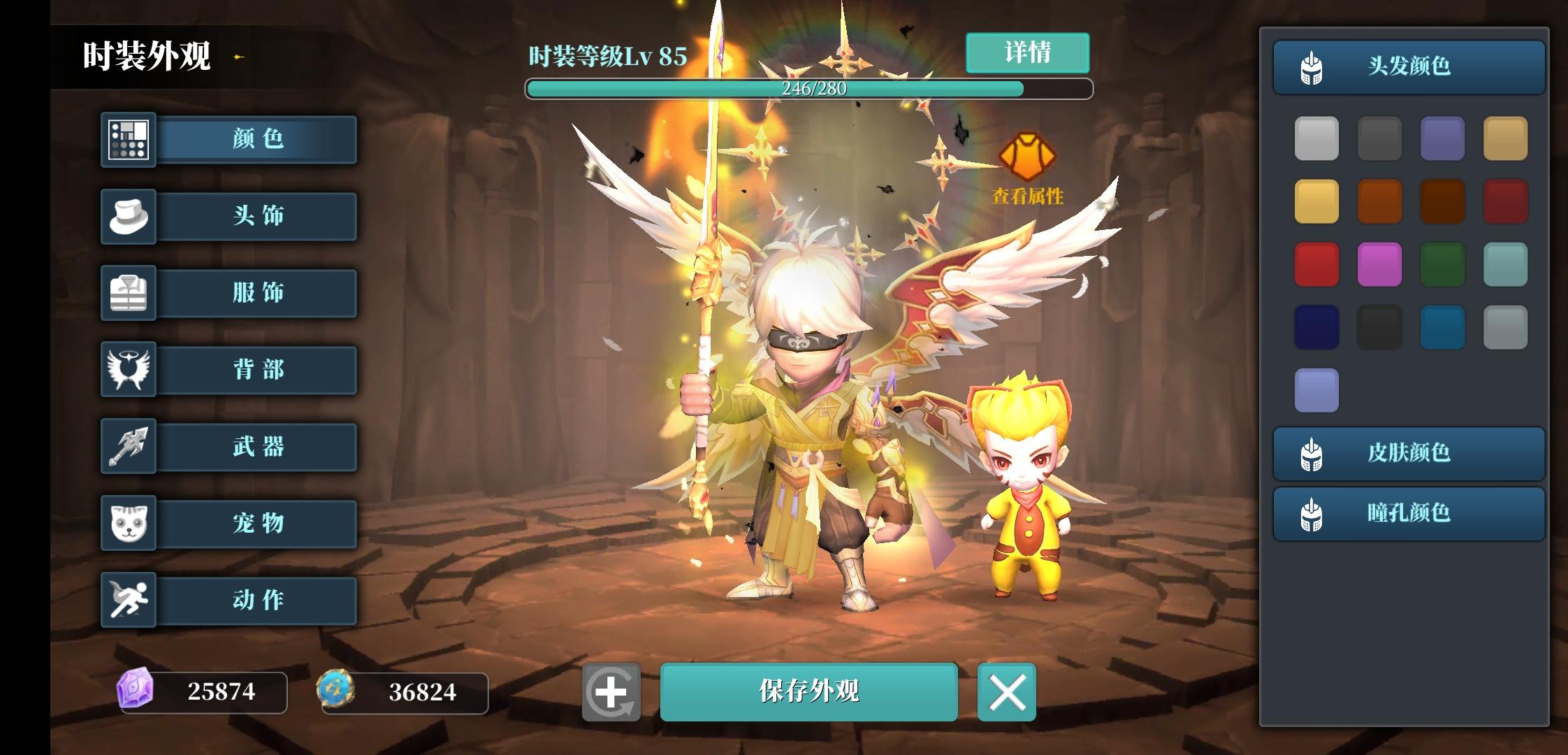The width and height of the screenshot is (1568, 755).
Task: Open 服饰 using the vest icon
Action: coord(129,294)
